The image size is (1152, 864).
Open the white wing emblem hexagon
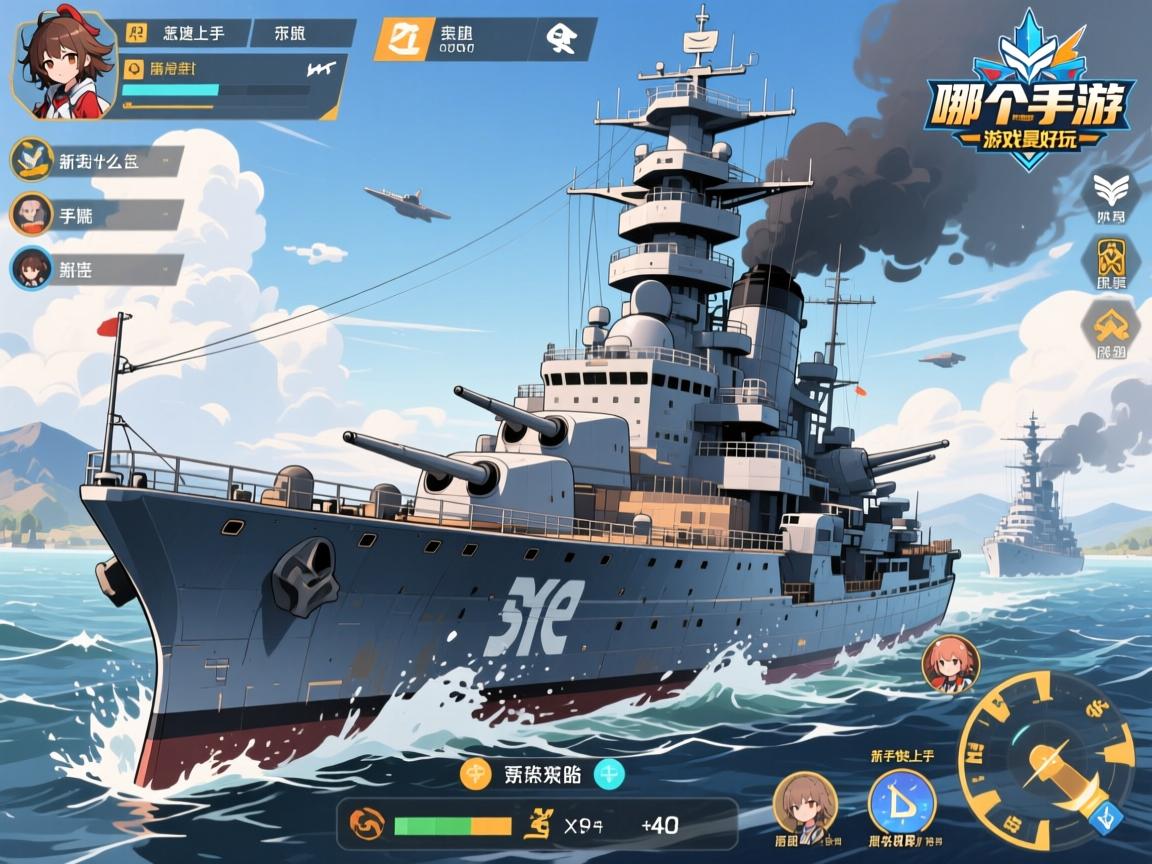[1110, 194]
